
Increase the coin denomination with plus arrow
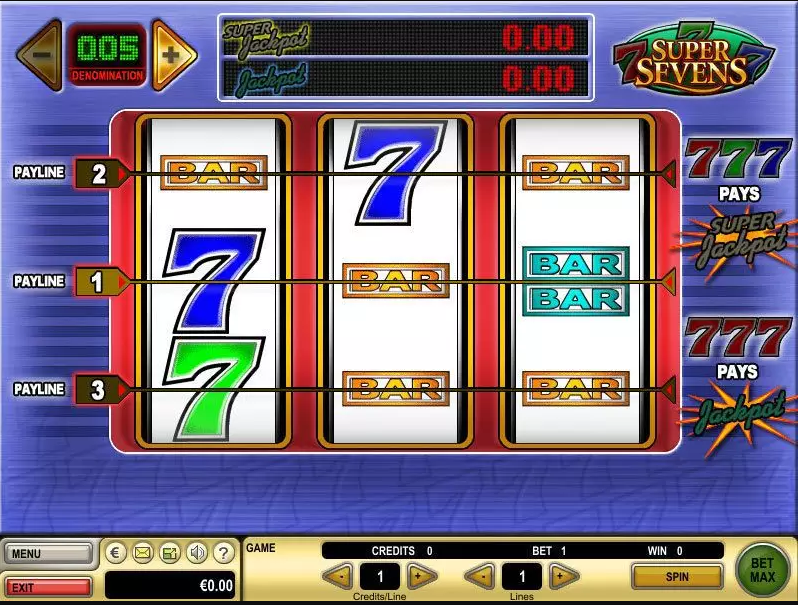tap(173, 54)
